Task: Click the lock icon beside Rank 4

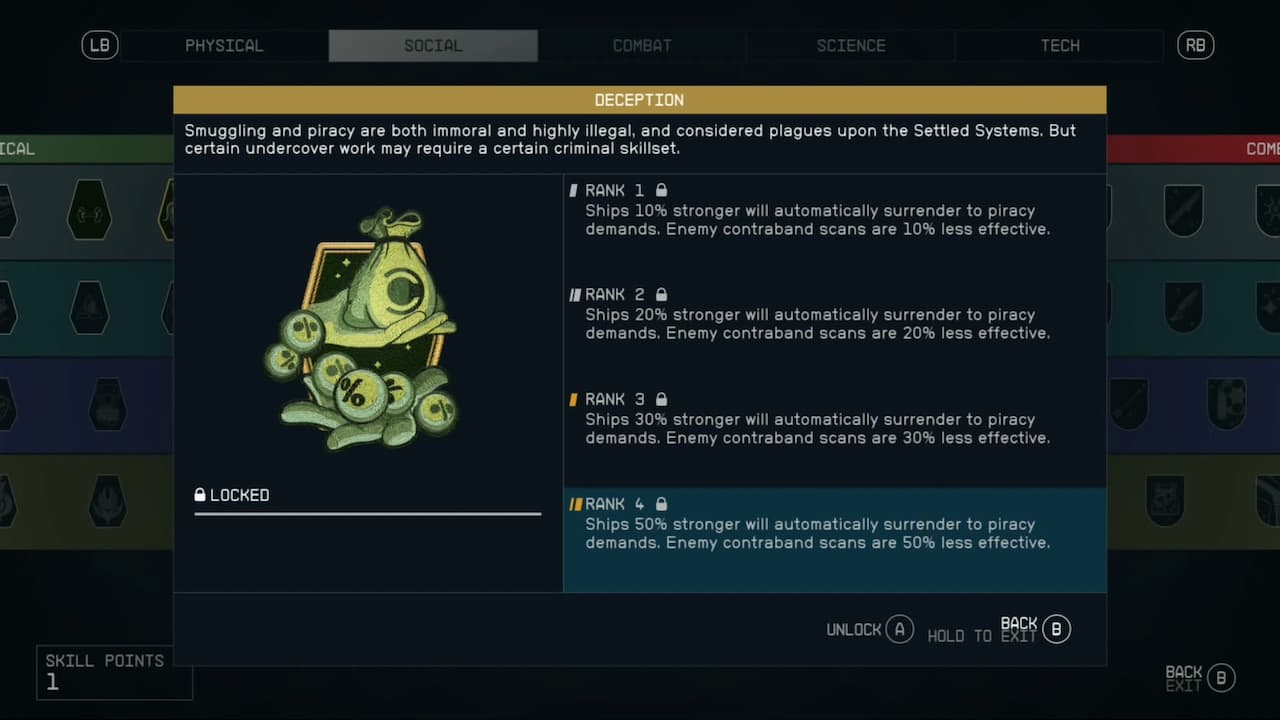Action: tap(661, 504)
